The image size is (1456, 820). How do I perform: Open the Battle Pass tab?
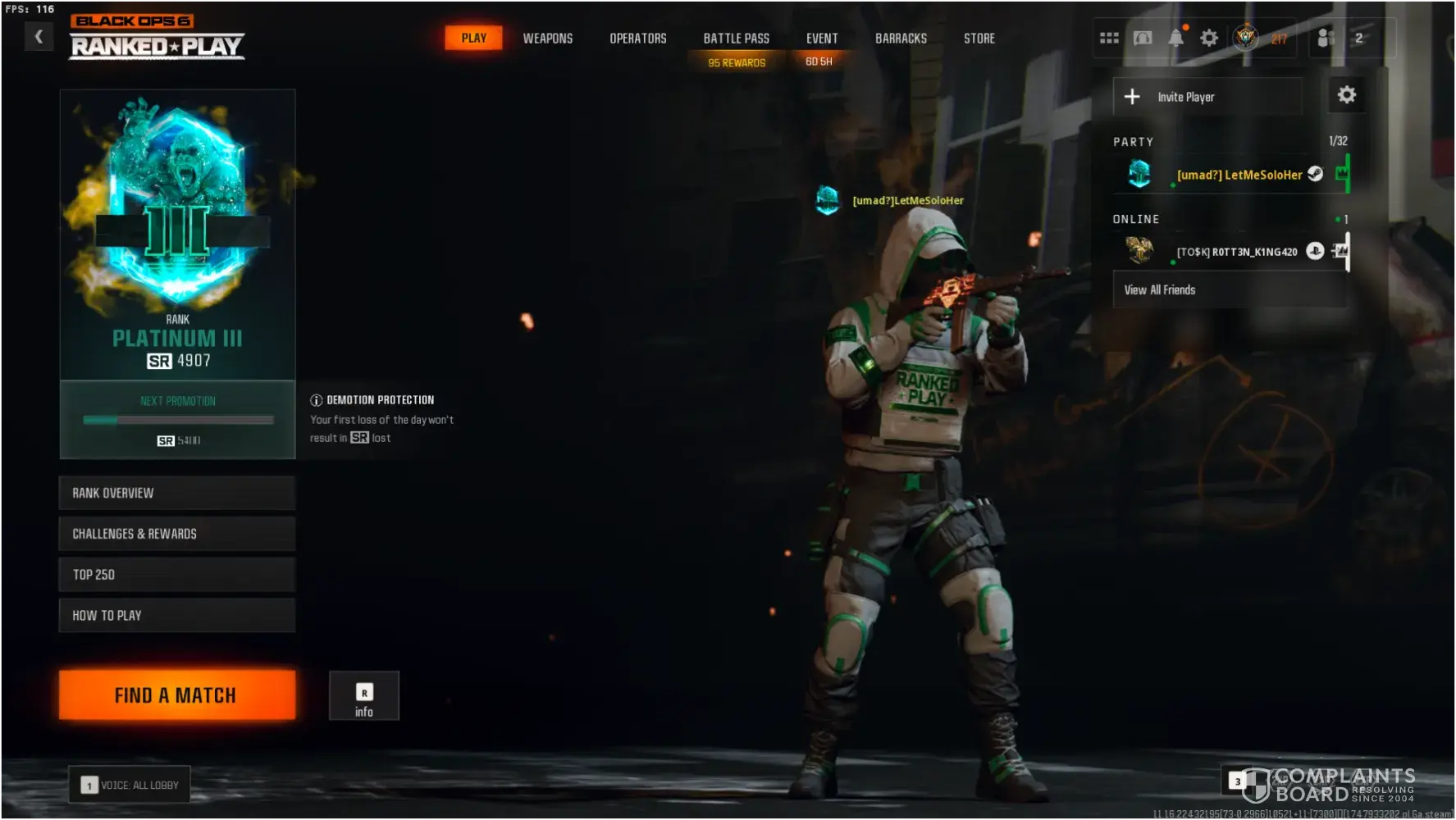click(x=736, y=39)
